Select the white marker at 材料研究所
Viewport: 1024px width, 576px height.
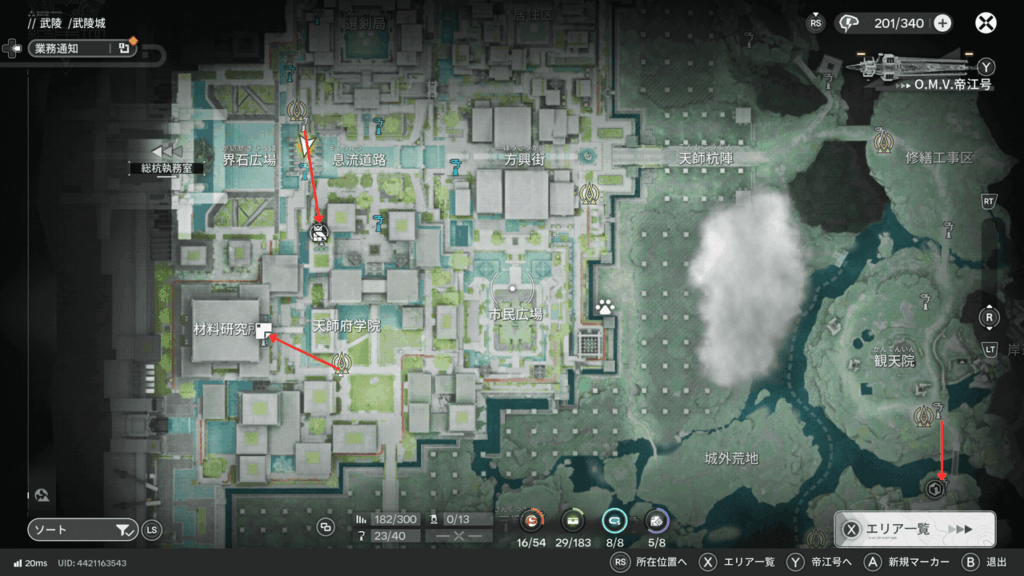[265, 332]
